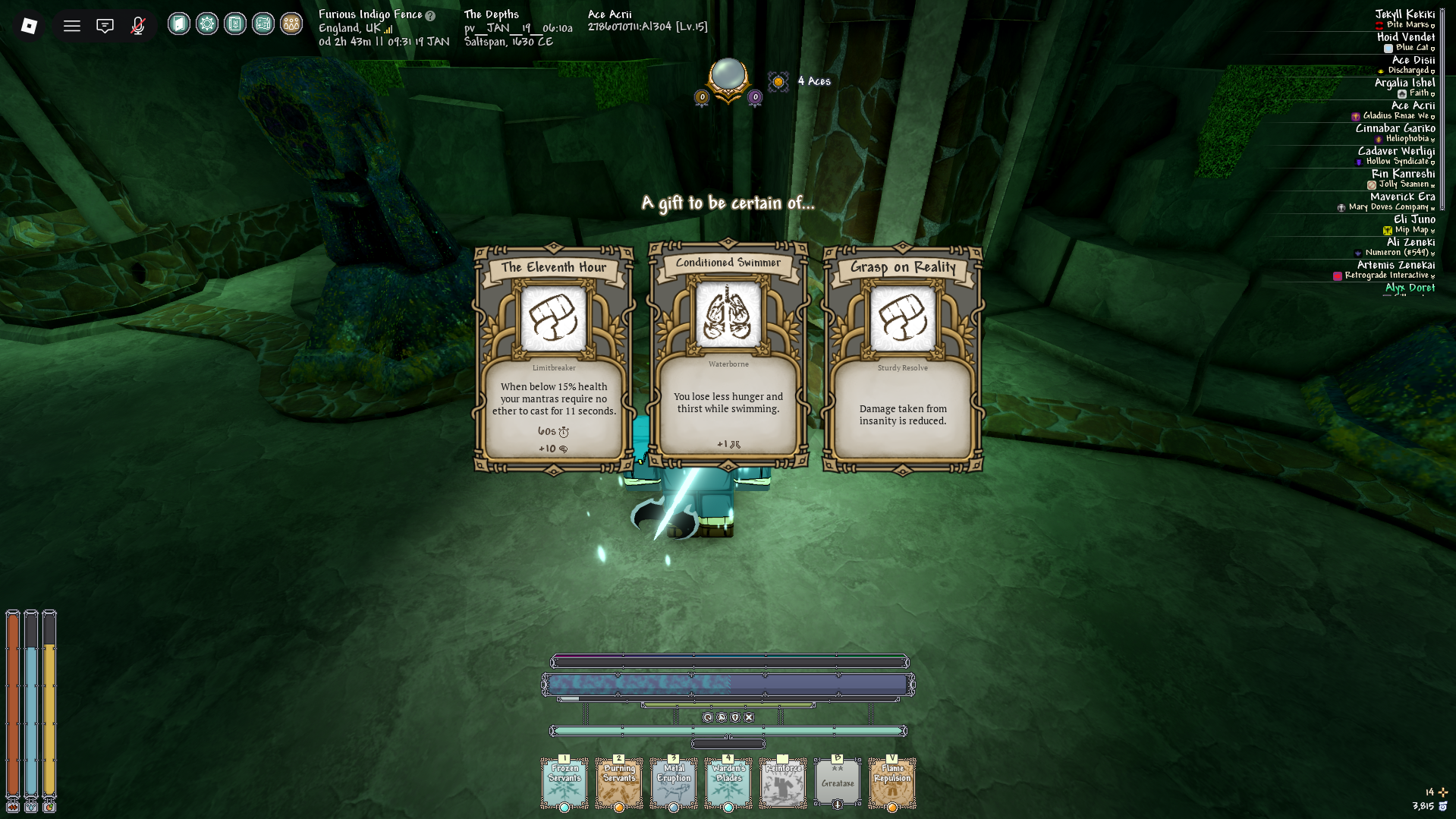Toggle the chat window icon
The width and height of the screenshot is (1456, 819).
point(105,26)
